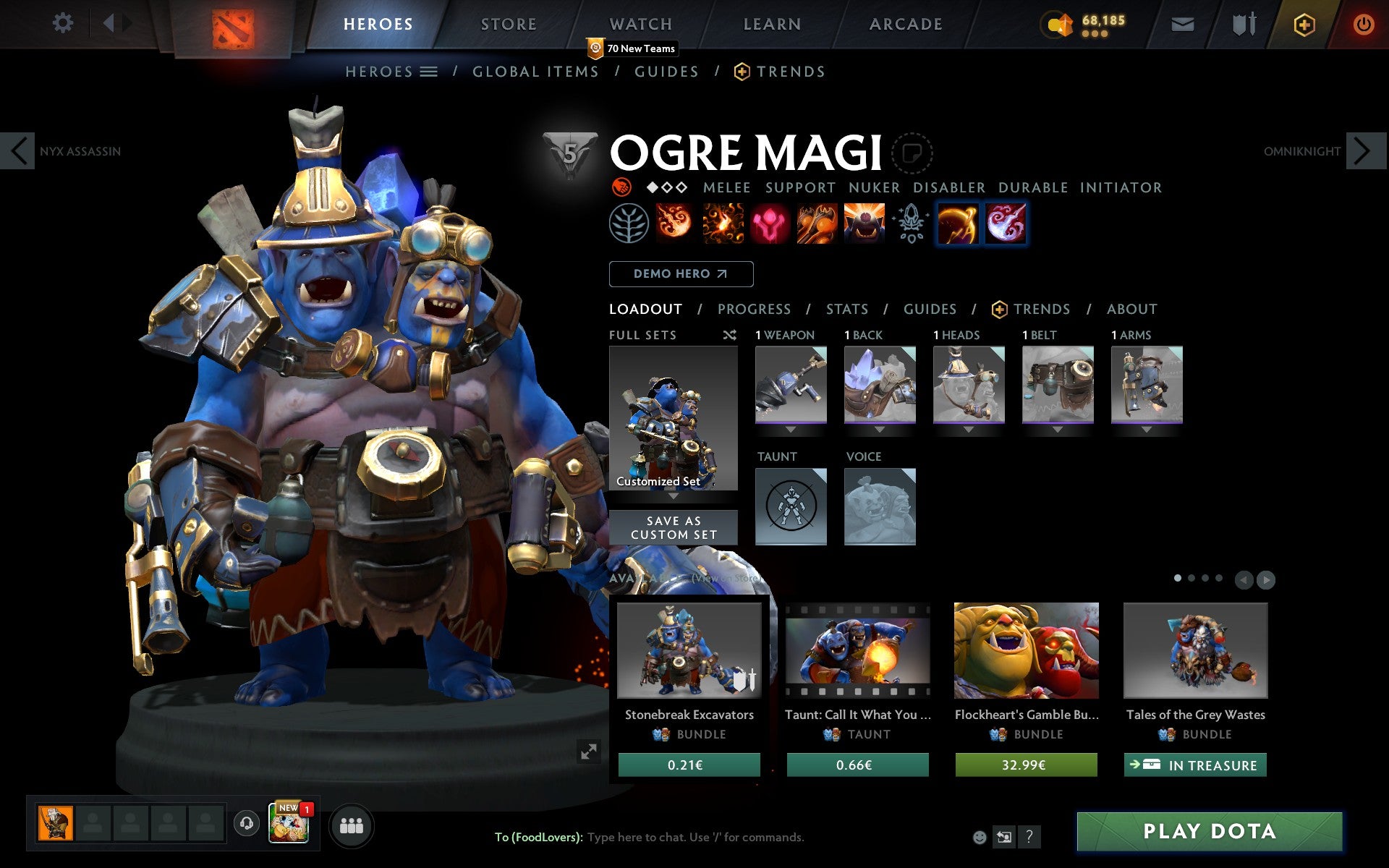1389x868 pixels.
Task: Toggle the shuffle icon next to Full Sets
Action: point(730,335)
